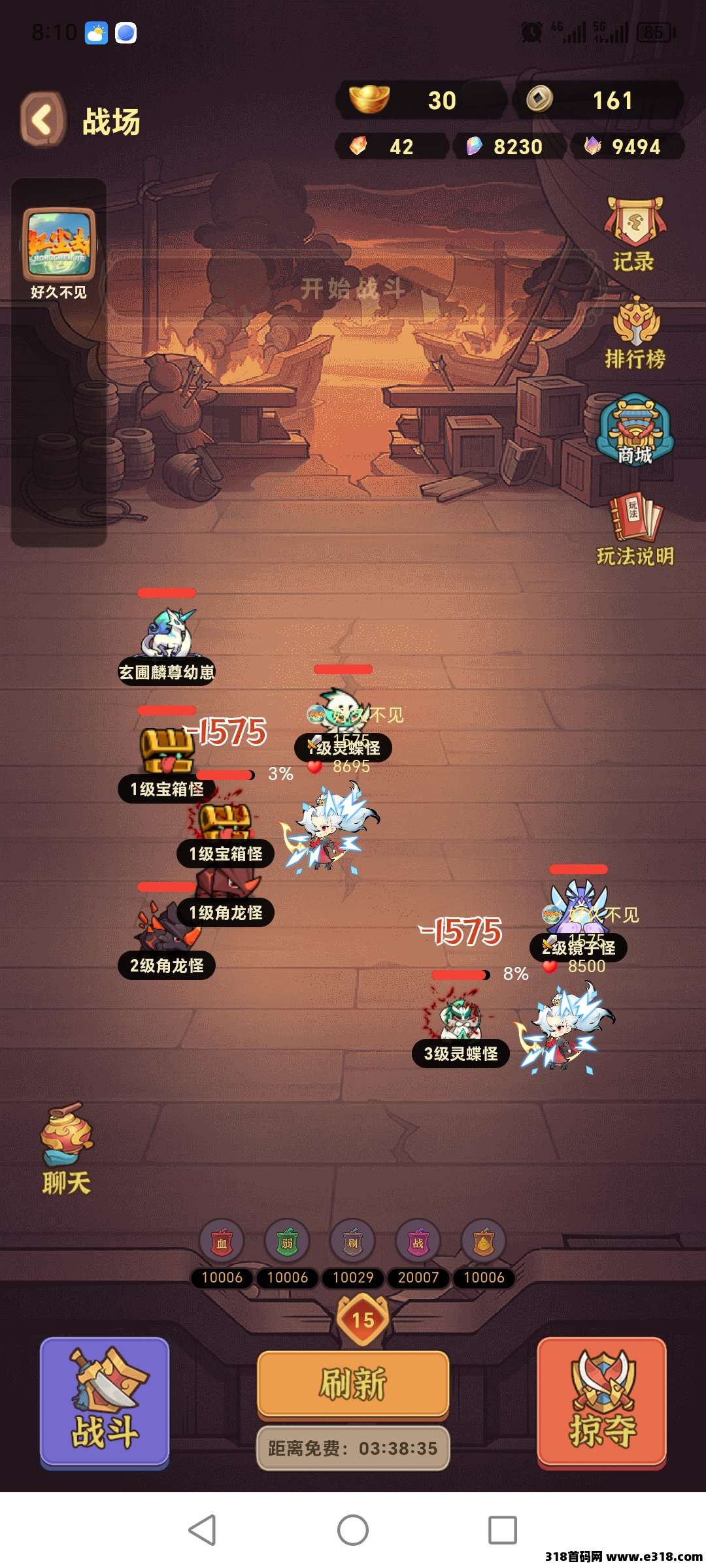Tap the brown 刷 buff badge

click(x=352, y=1242)
